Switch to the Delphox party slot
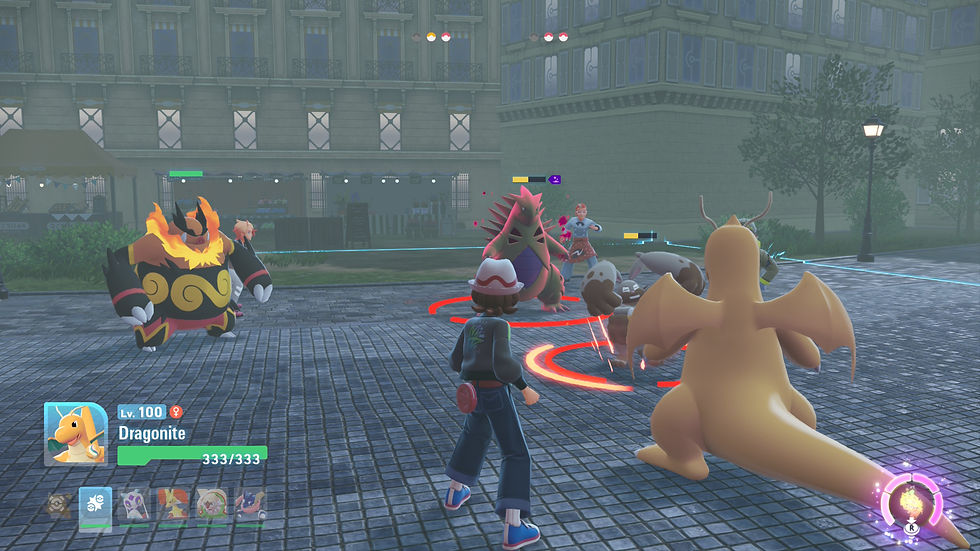Viewport: 980px width, 551px height. (x=172, y=504)
